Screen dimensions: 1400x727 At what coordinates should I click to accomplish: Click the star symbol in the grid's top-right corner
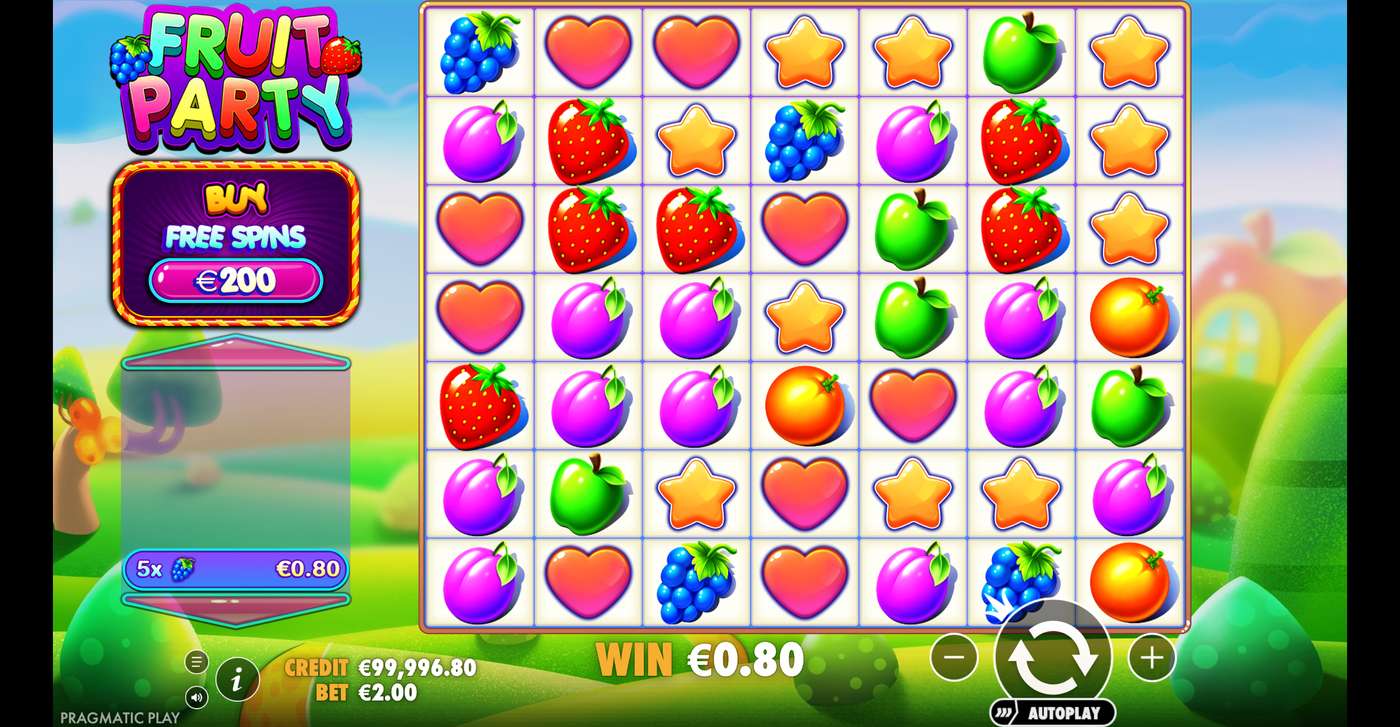(x=1129, y=50)
